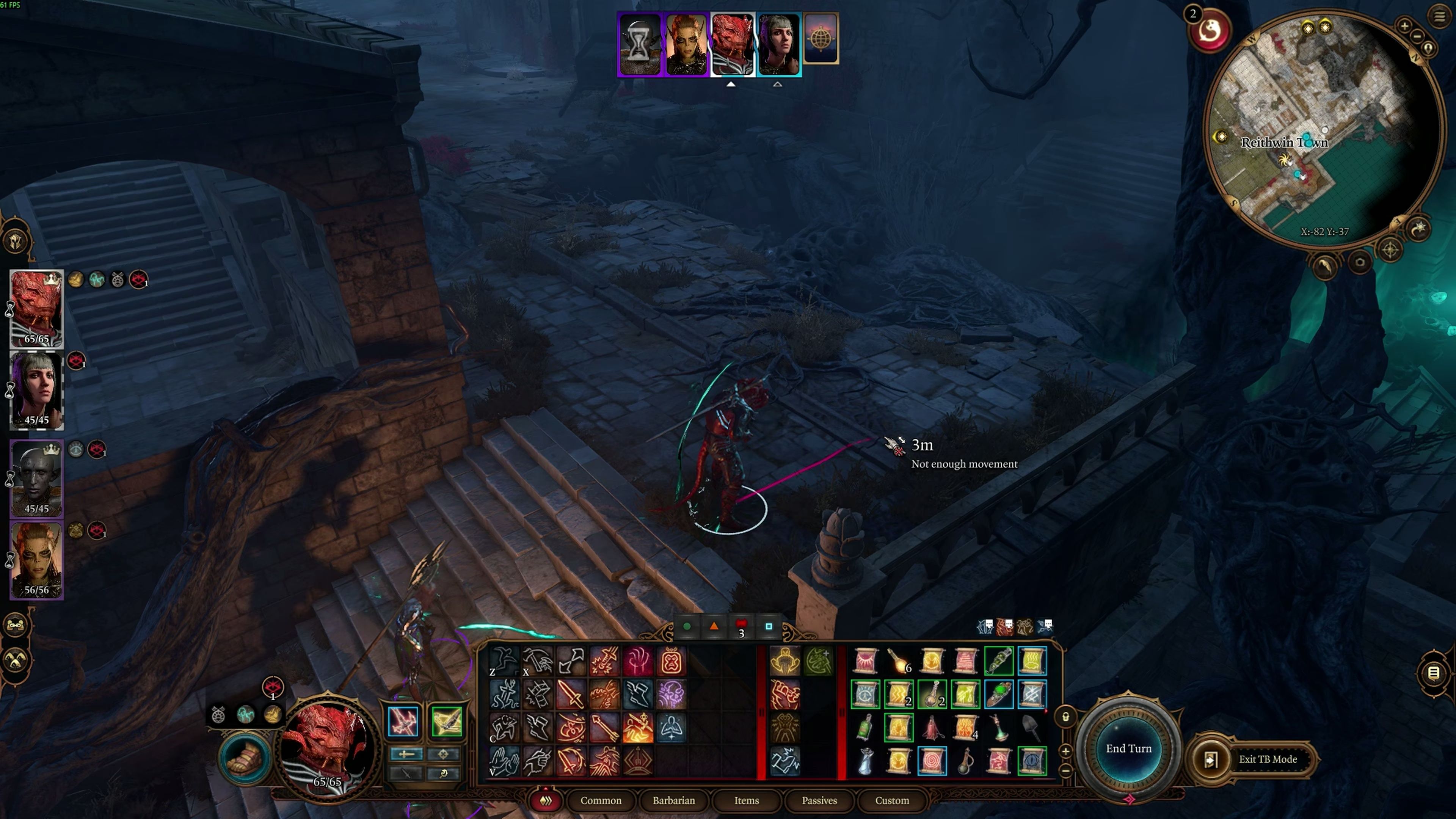This screenshot has width=1456, height=819.
Task: End the current turn
Action: click(1128, 748)
